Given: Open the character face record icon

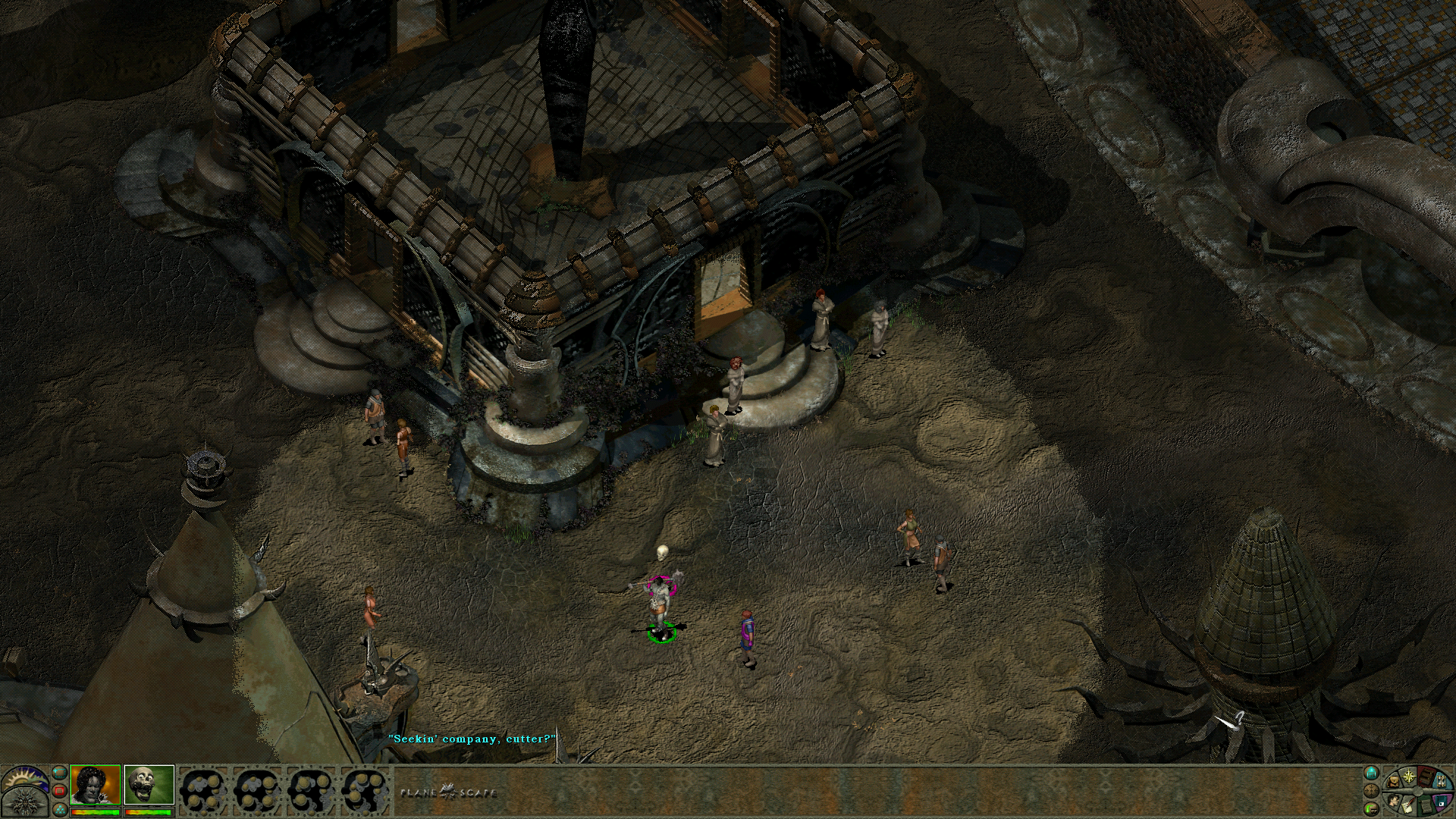Looking at the screenshot, I should tap(1393, 800).
